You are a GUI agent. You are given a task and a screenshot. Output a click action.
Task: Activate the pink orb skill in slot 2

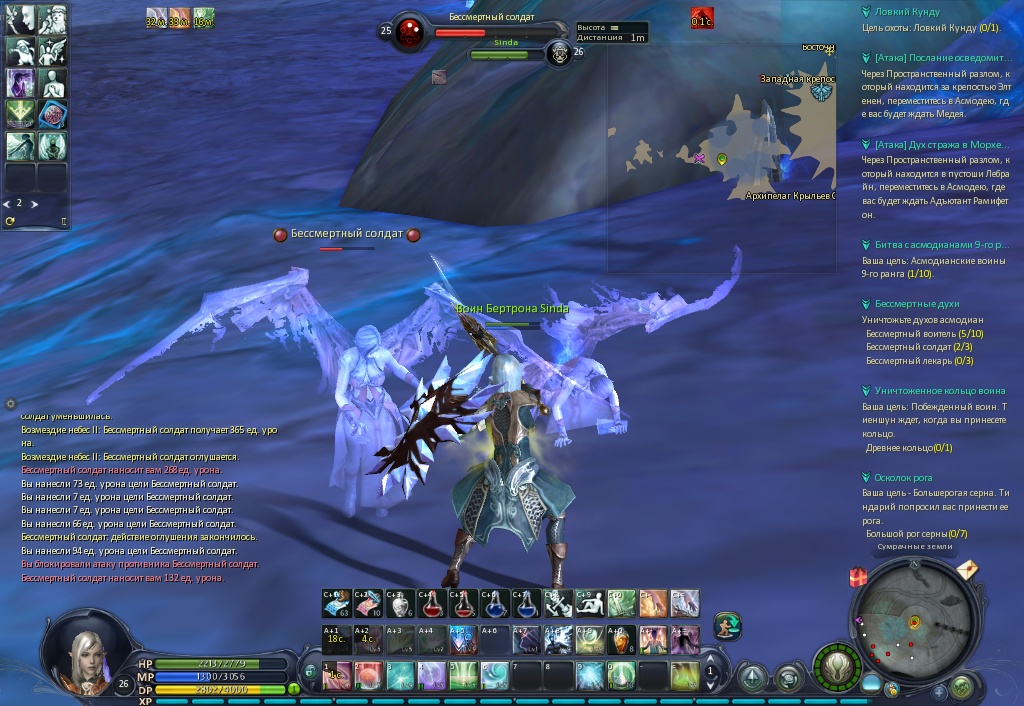pyautogui.click(x=369, y=676)
